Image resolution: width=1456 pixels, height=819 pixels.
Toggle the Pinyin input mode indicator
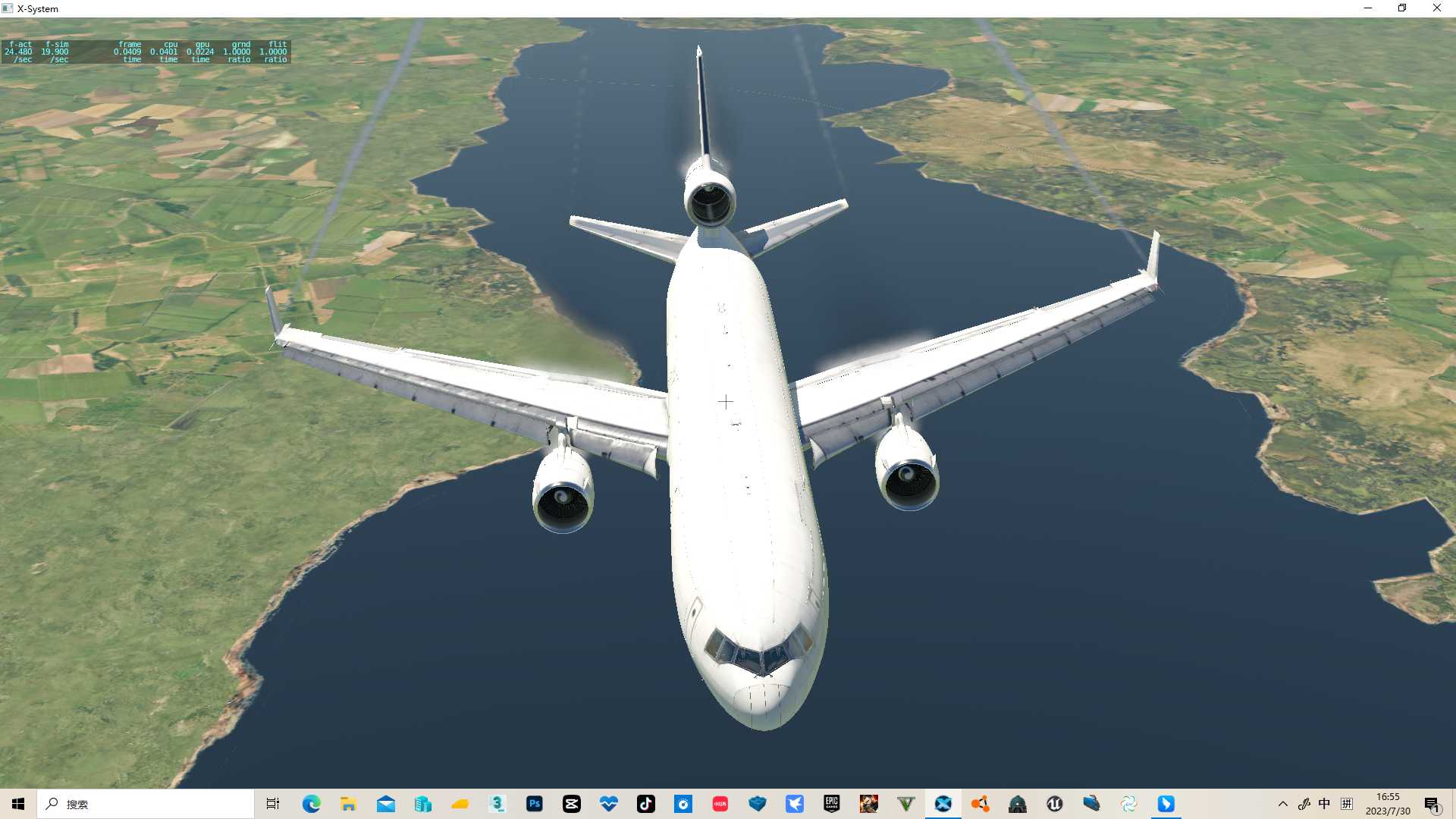pos(1347,804)
